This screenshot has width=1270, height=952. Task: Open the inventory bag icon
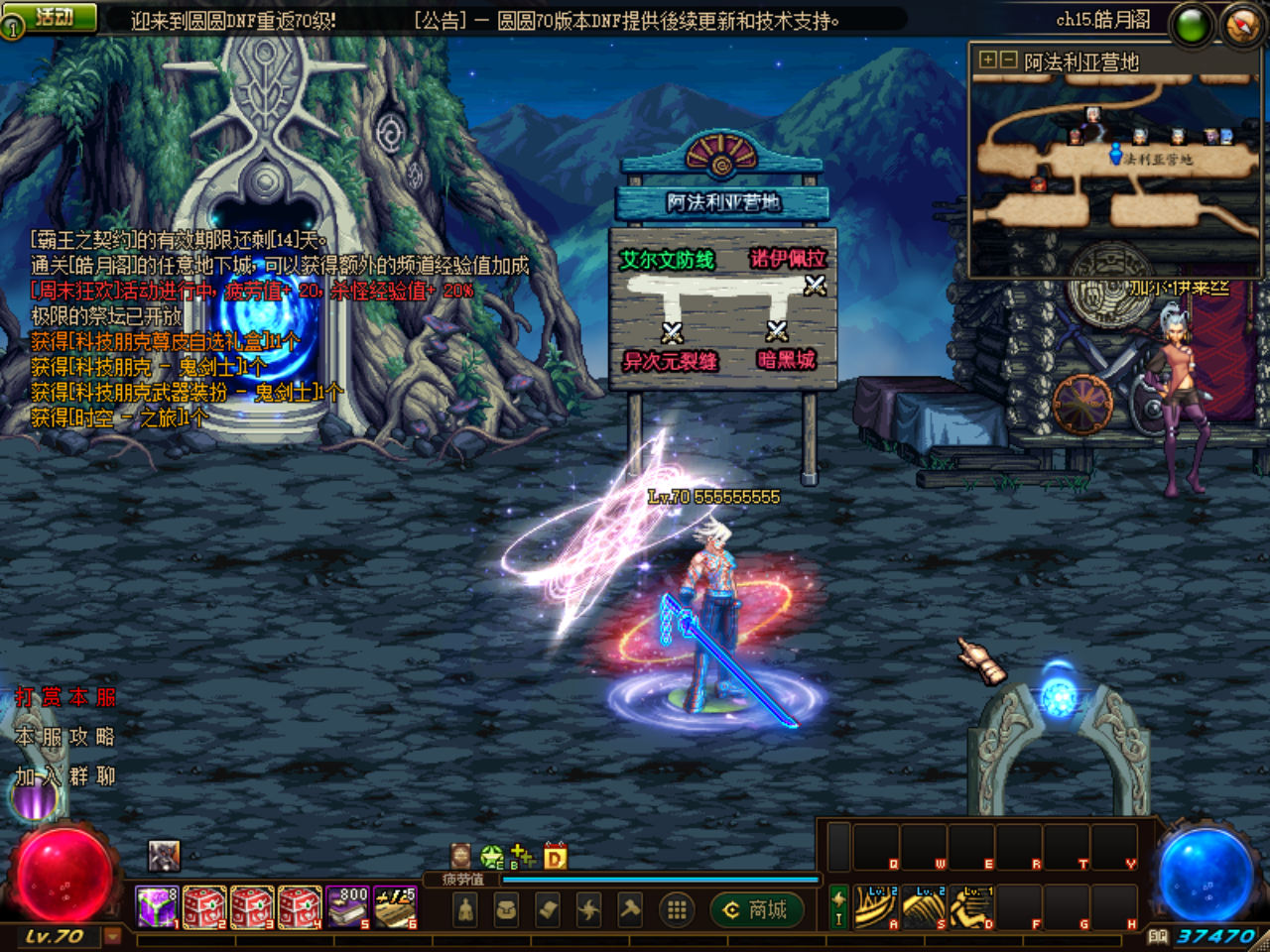coord(507,909)
